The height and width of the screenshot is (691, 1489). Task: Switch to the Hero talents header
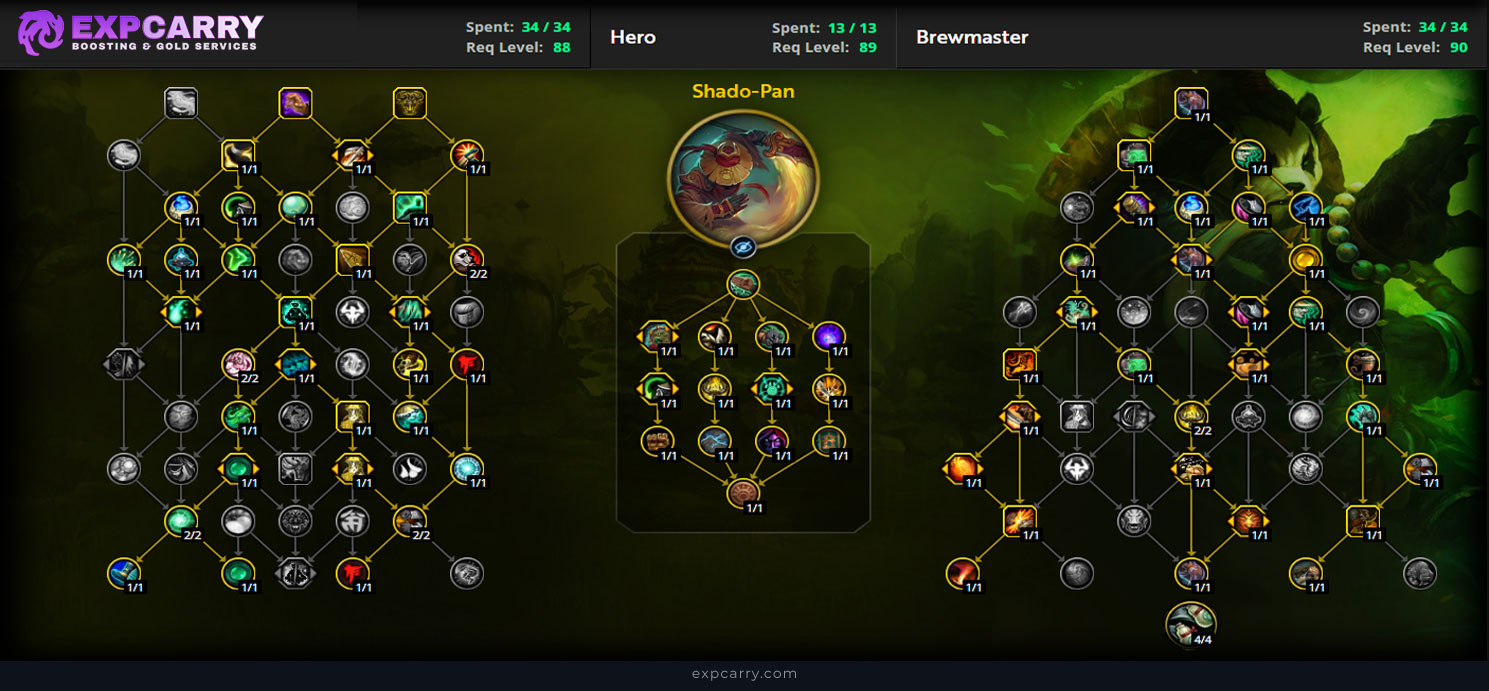click(633, 38)
